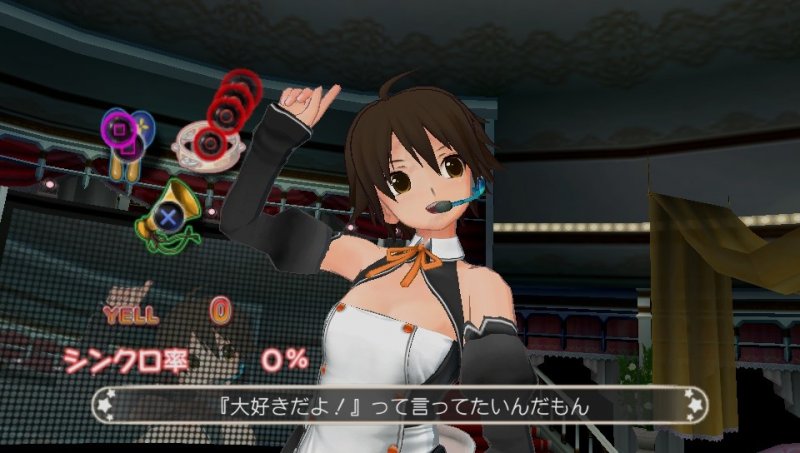This screenshot has height=453, width=800.
Task: Hit the purple maracas rhythm note
Action: tap(126, 134)
